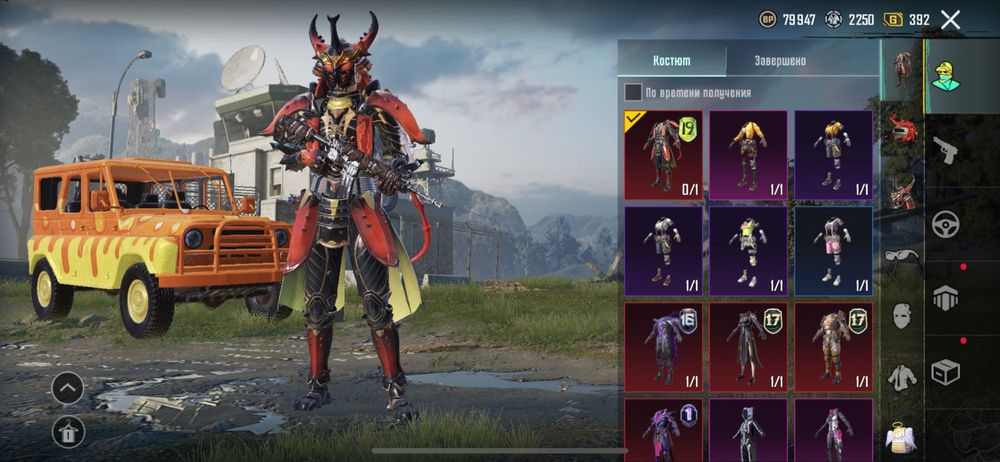Viewport: 1000px width, 462px height.
Task: Select the pink shorts outfit
Action: coord(834,251)
